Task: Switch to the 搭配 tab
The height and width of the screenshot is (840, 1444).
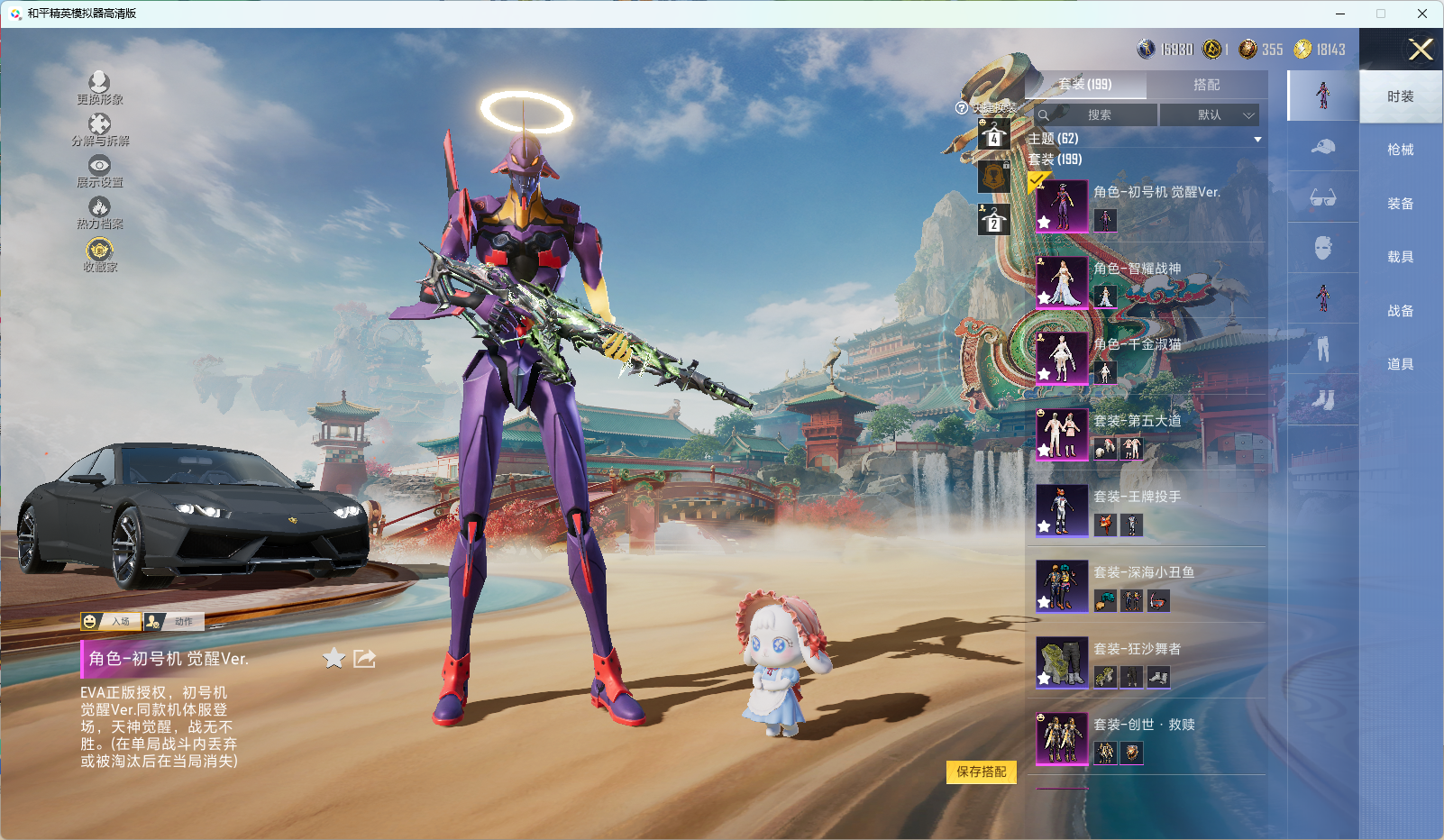Action: tap(1206, 85)
